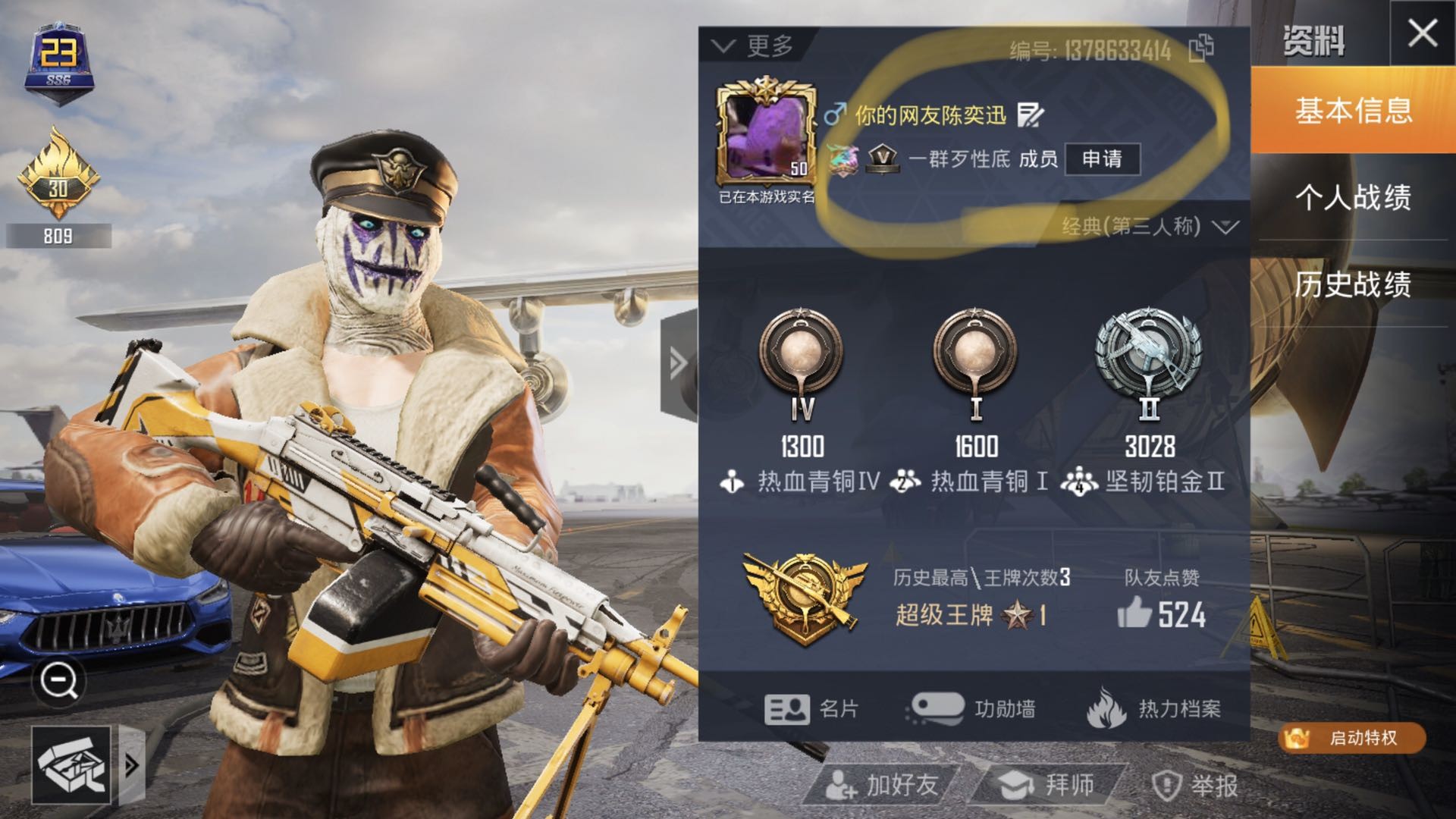
Task: Like the player with thumbs-up icon
Action: pos(1135,613)
